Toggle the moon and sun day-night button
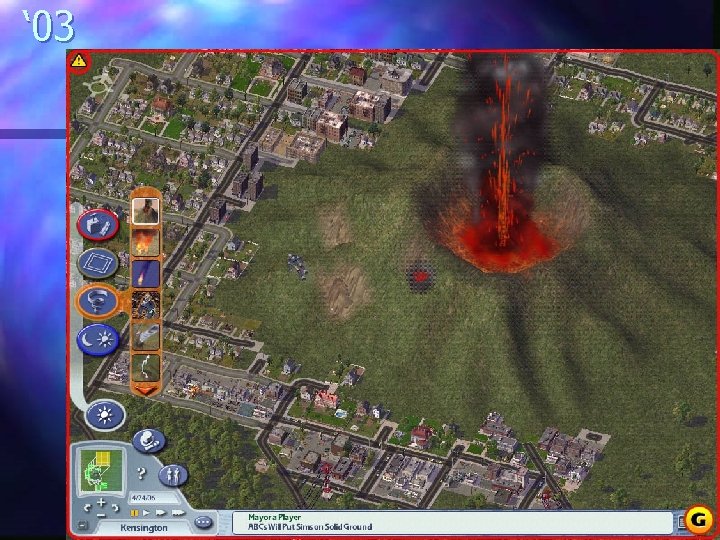The image size is (720, 540). tap(98, 339)
